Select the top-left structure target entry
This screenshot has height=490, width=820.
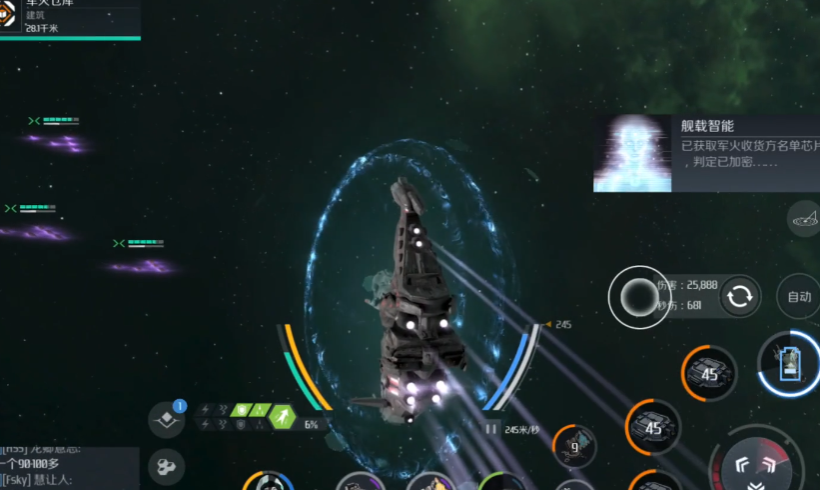click(68, 18)
